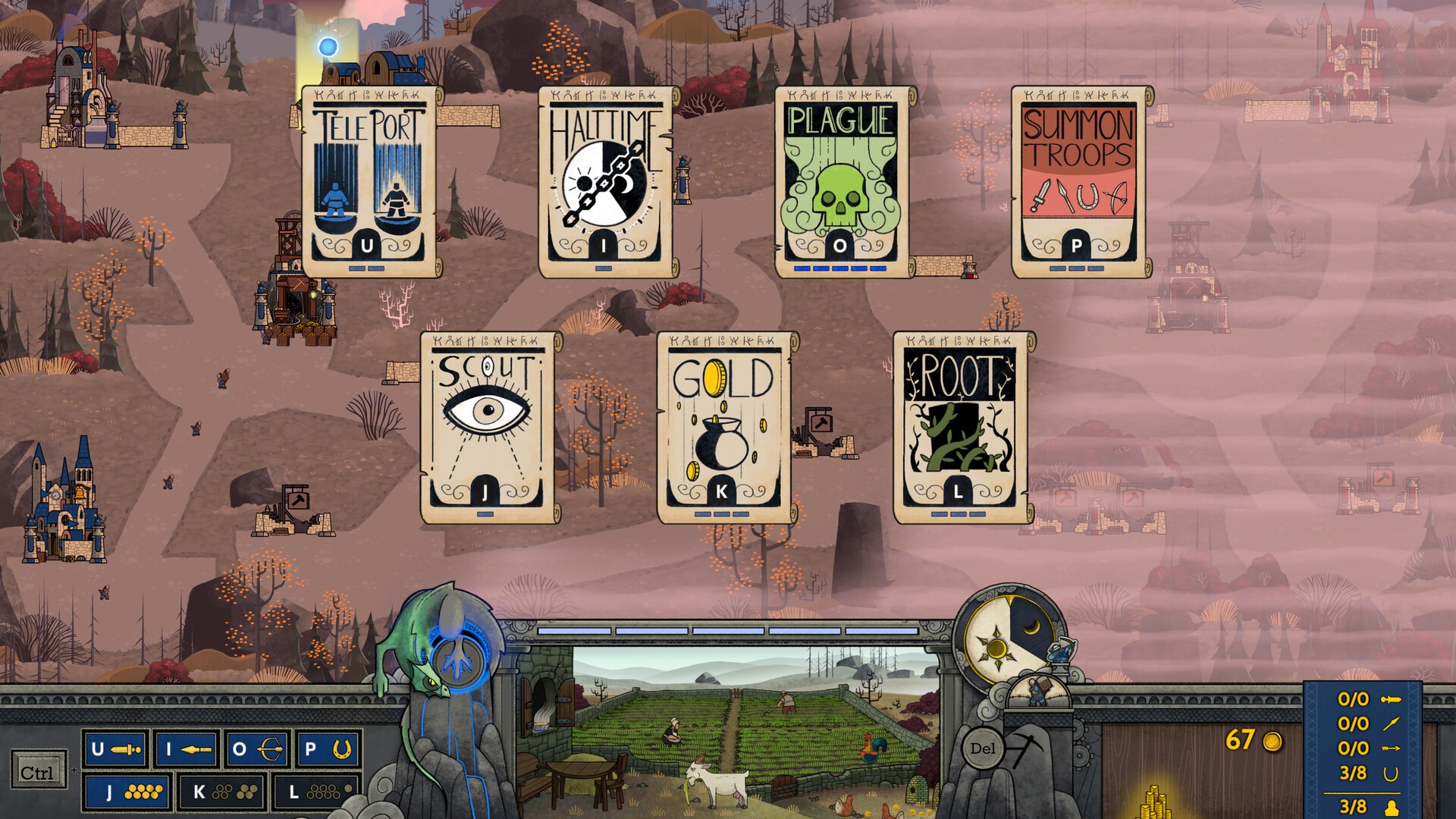The image size is (1456, 819).
Task: Check the blue charge pips under Plague
Action: click(839, 267)
